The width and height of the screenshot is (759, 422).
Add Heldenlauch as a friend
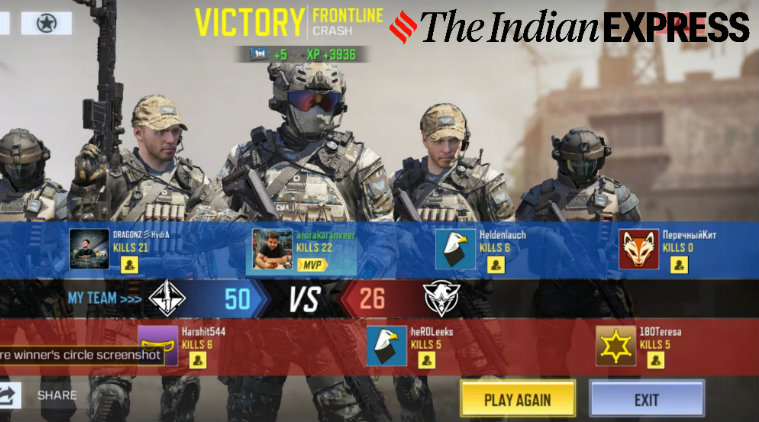[x=496, y=265]
